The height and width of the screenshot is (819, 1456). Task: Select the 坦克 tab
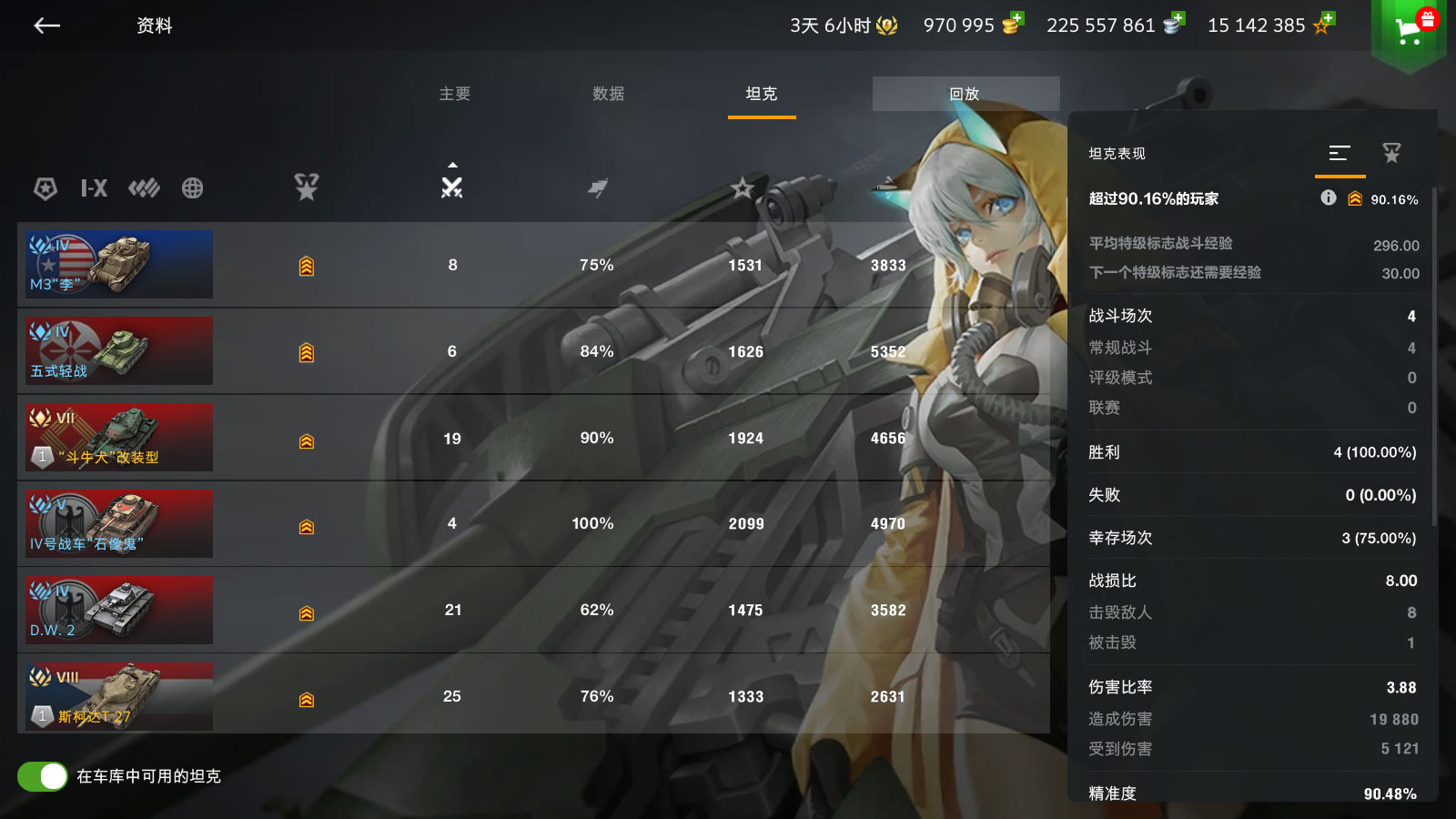[x=762, y=94]
